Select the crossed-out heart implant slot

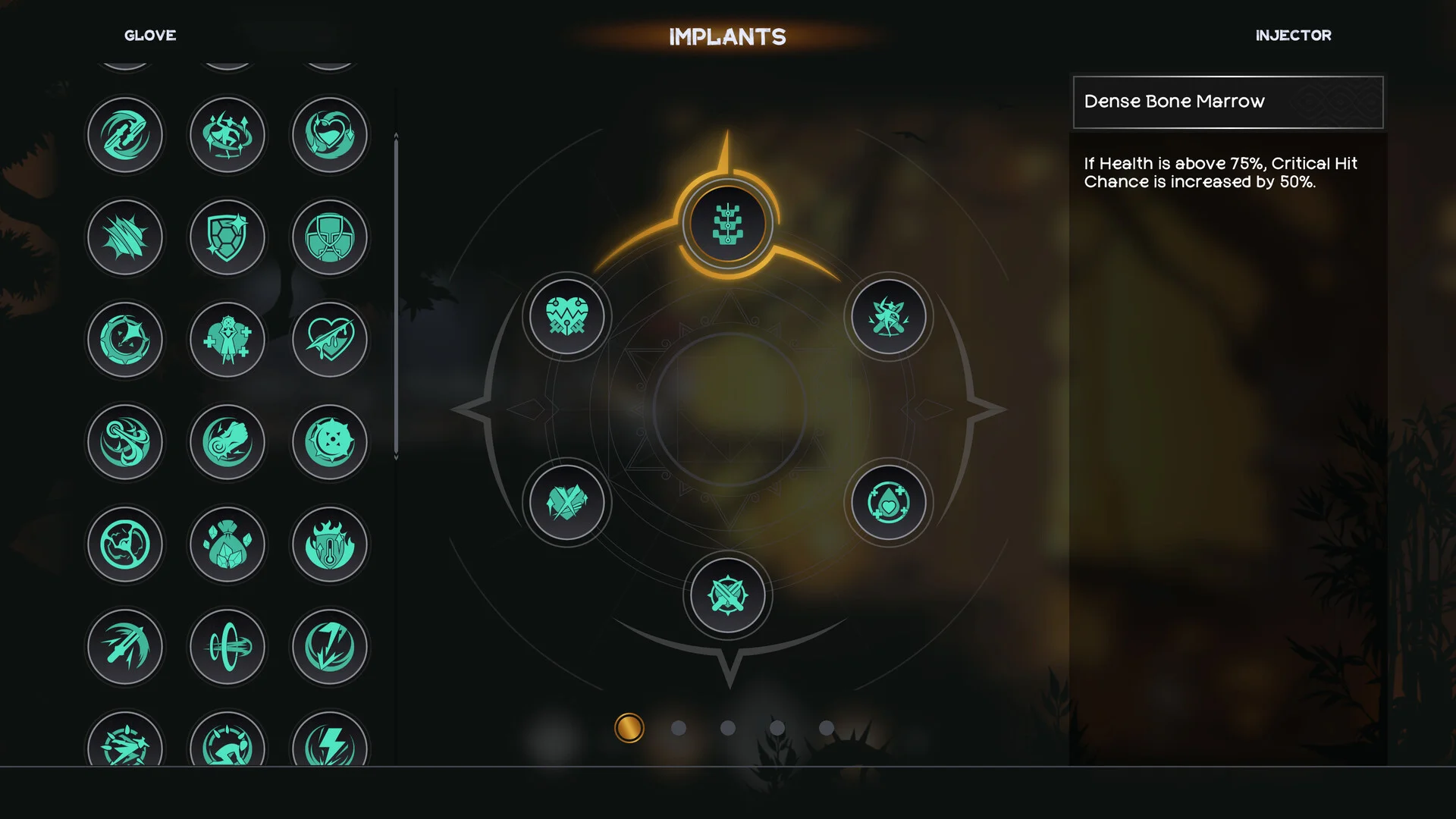(x=566, y=502)
